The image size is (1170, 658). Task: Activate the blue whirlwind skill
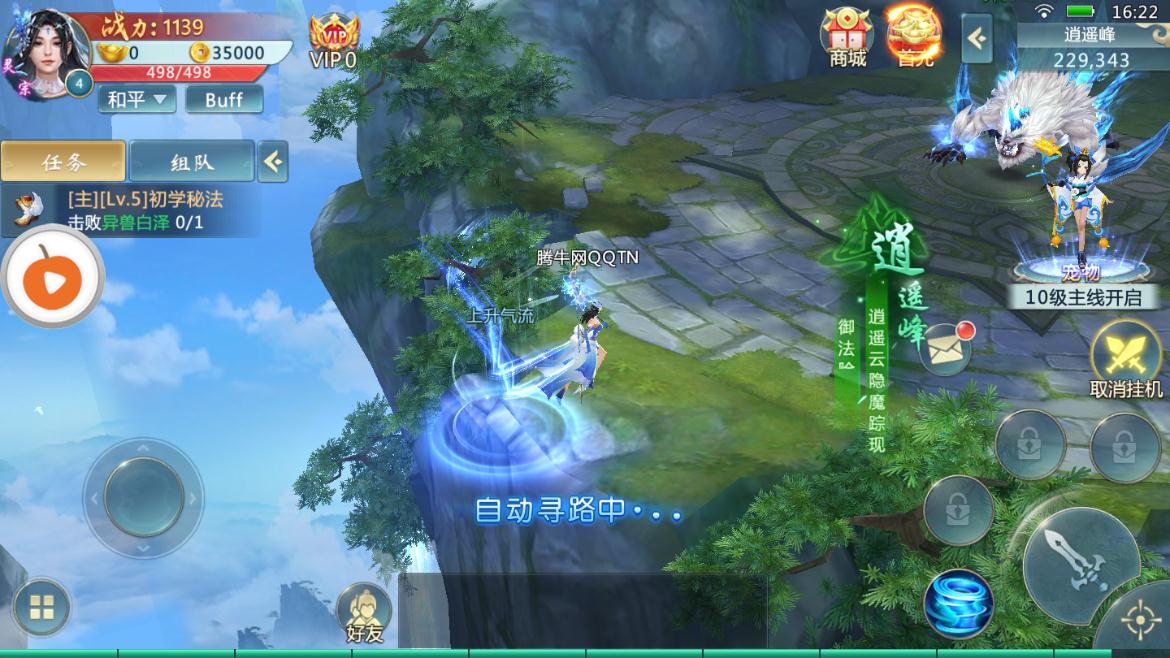958,603
